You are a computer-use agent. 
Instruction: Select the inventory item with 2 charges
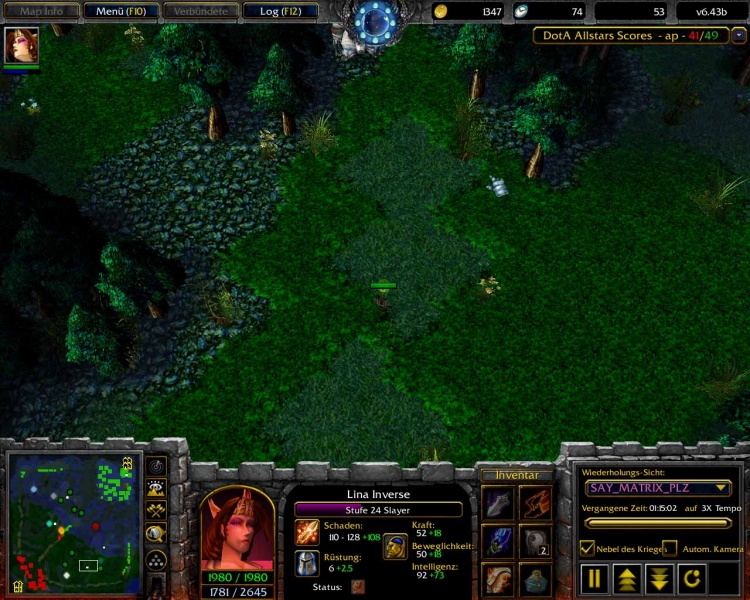click(x=536, y=541)
